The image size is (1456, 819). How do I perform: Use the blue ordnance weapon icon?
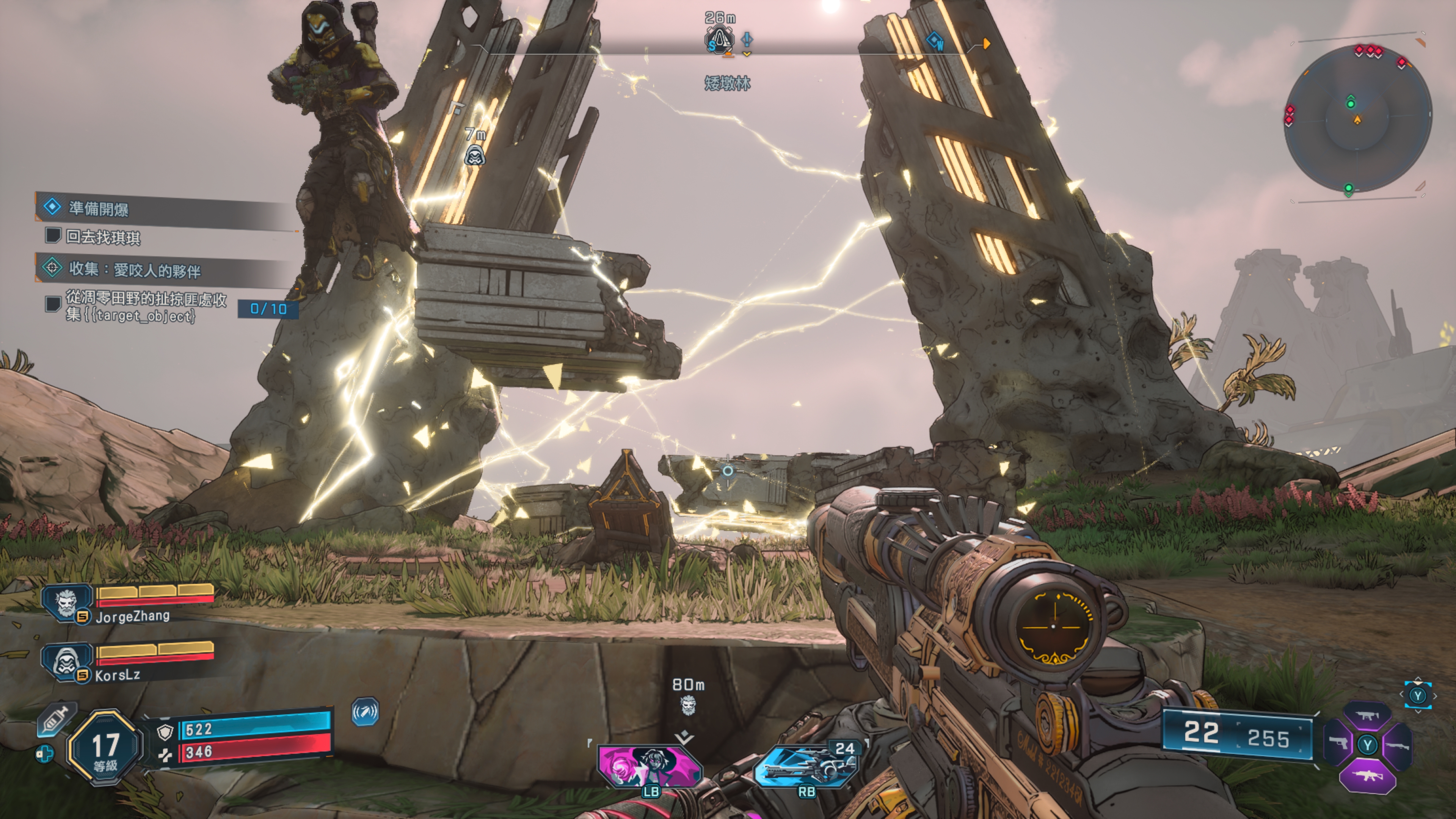[x=807, y=766]
